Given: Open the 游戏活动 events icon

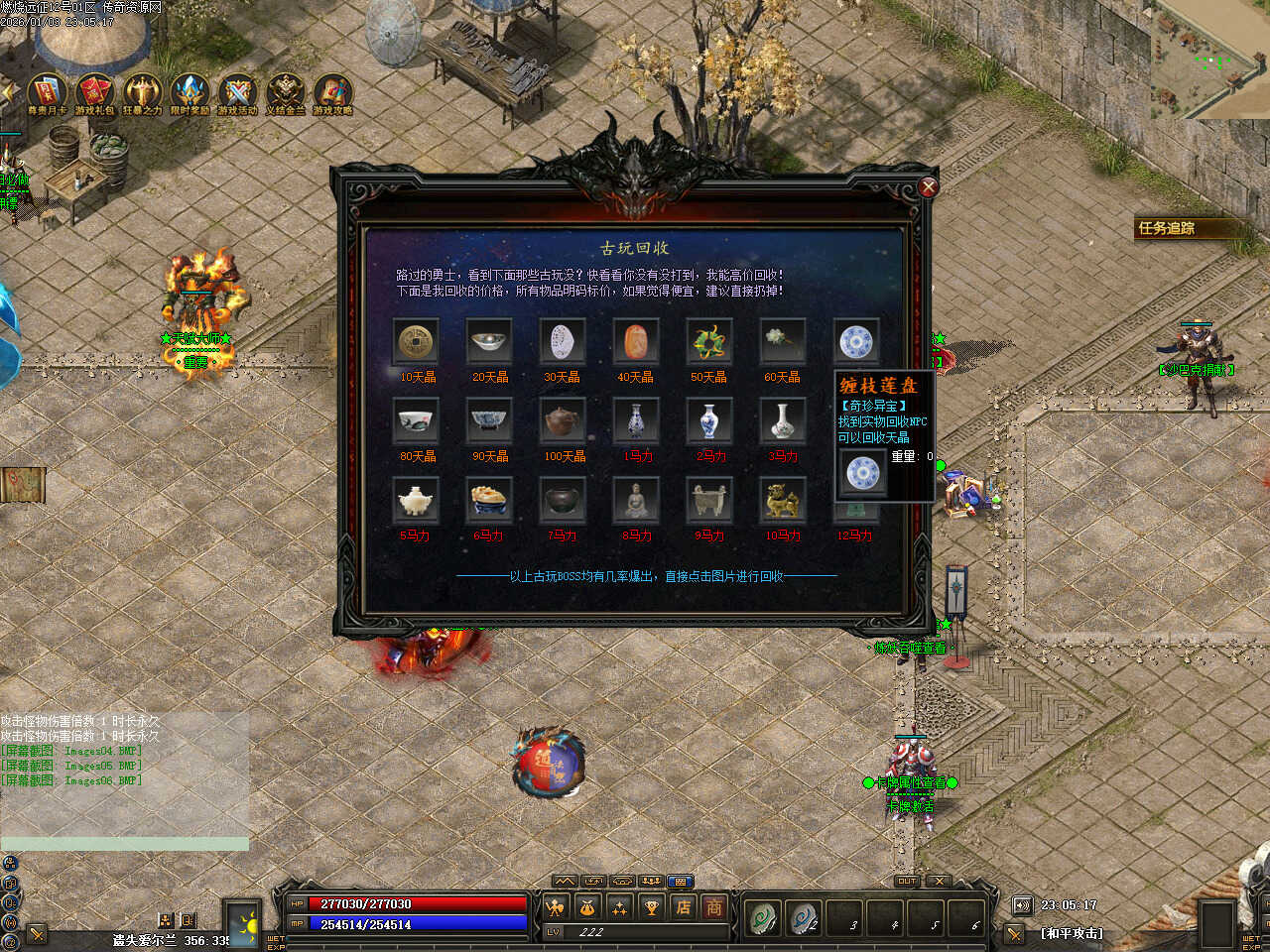Looking at the screenshot, I should [237, 92].
